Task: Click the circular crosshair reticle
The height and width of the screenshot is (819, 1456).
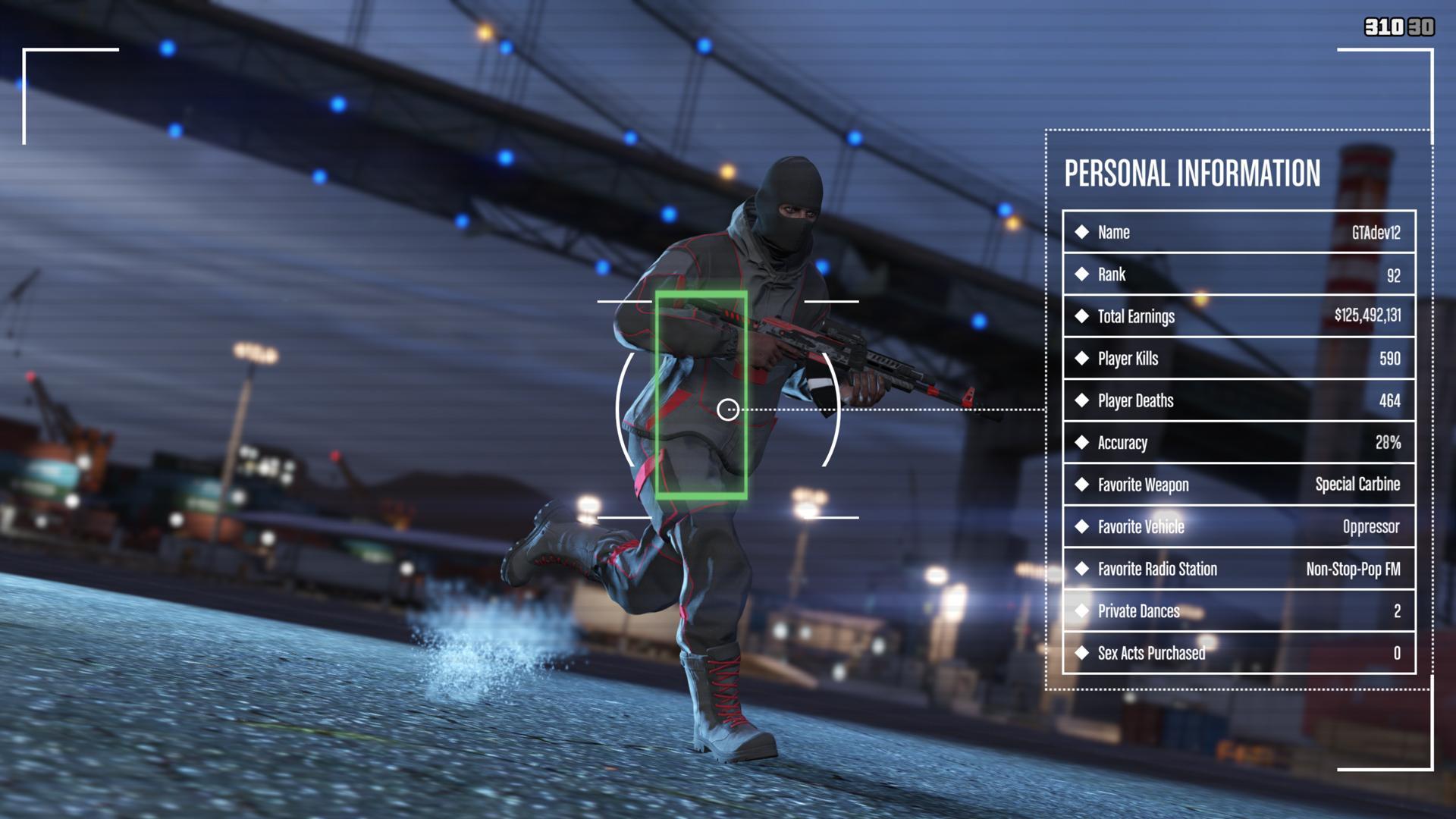Action: click(730, 409)
